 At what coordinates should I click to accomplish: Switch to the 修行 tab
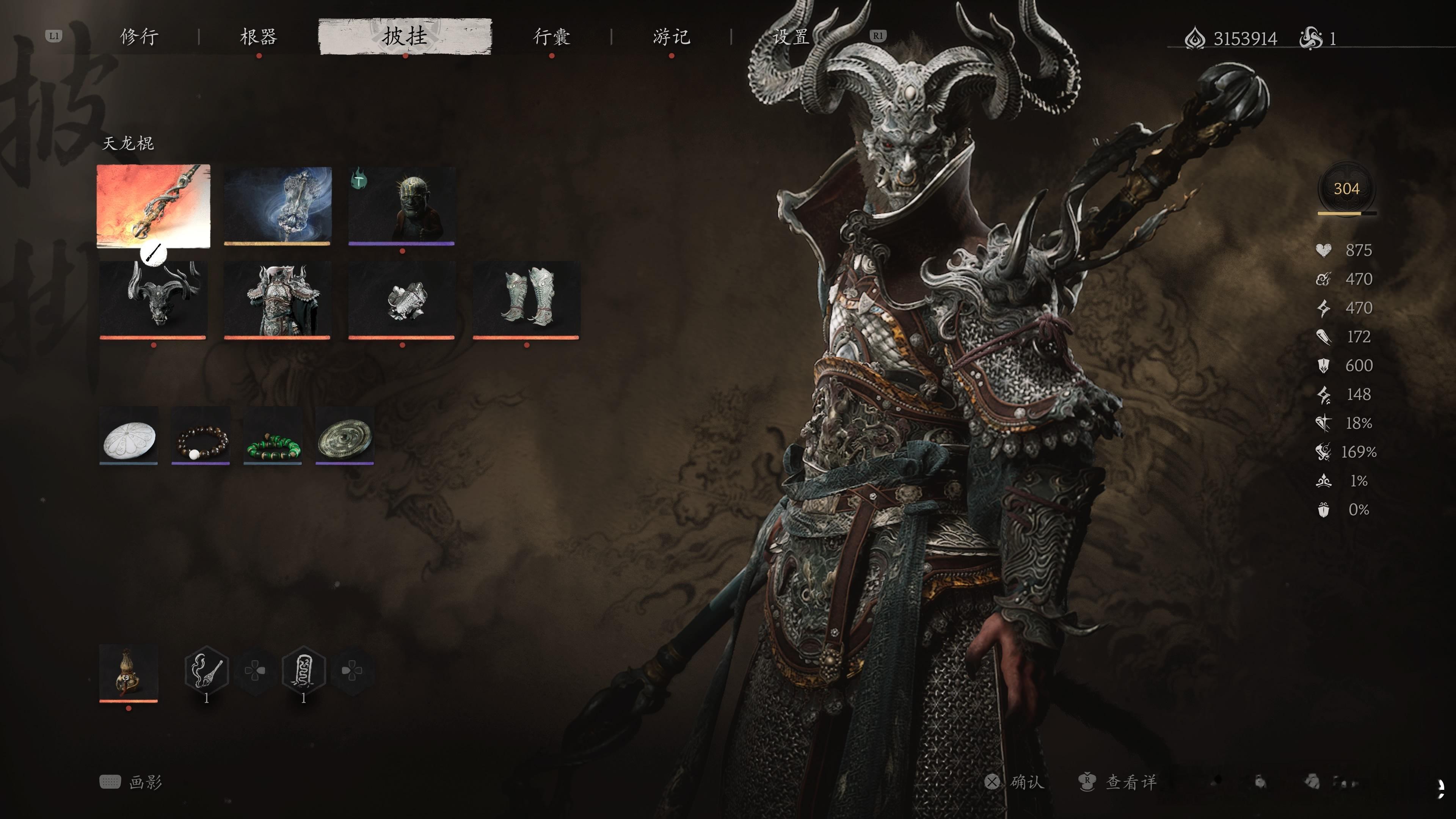pos(139,37)
